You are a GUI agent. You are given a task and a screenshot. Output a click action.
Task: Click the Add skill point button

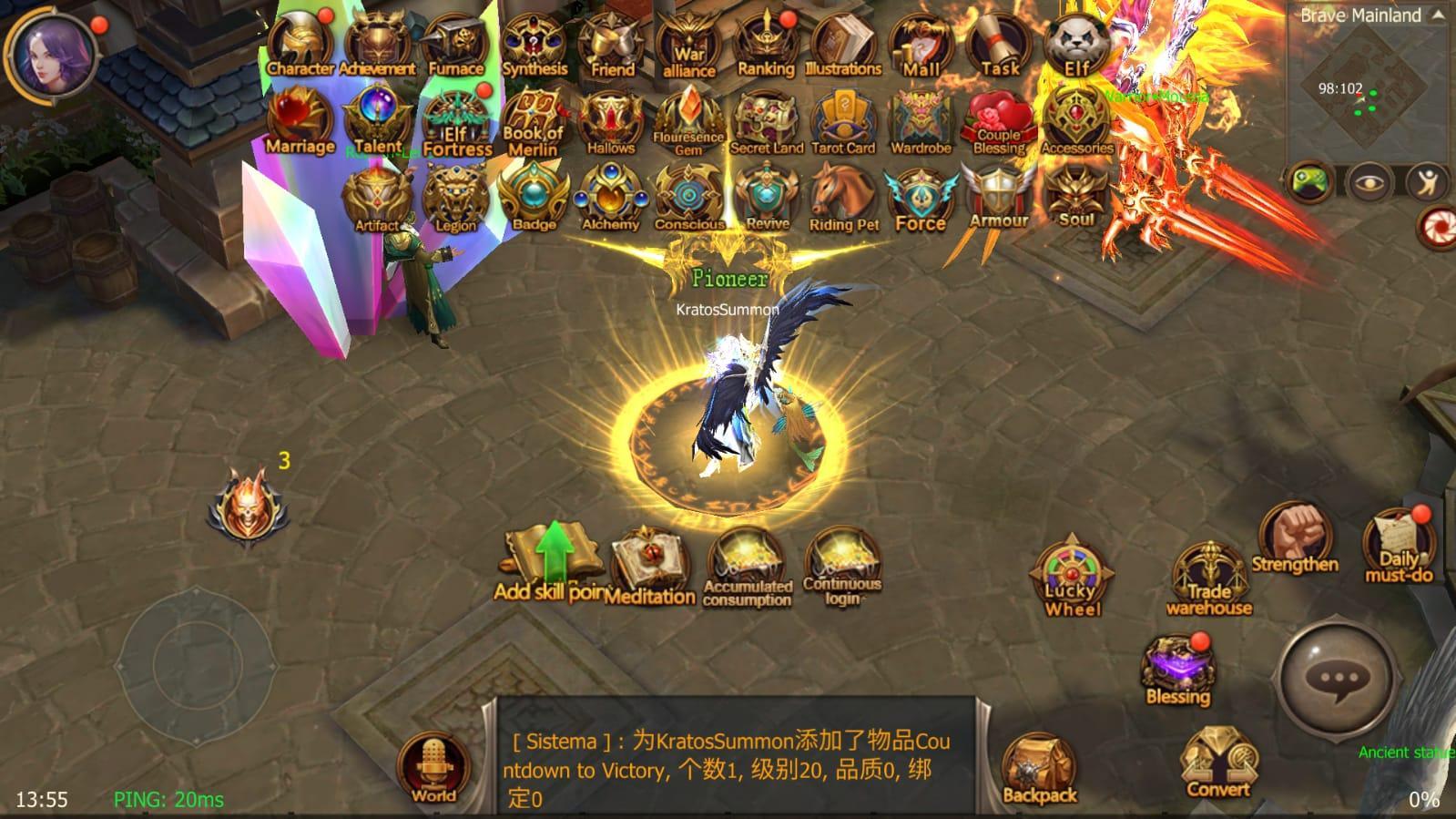click(550, 556)
